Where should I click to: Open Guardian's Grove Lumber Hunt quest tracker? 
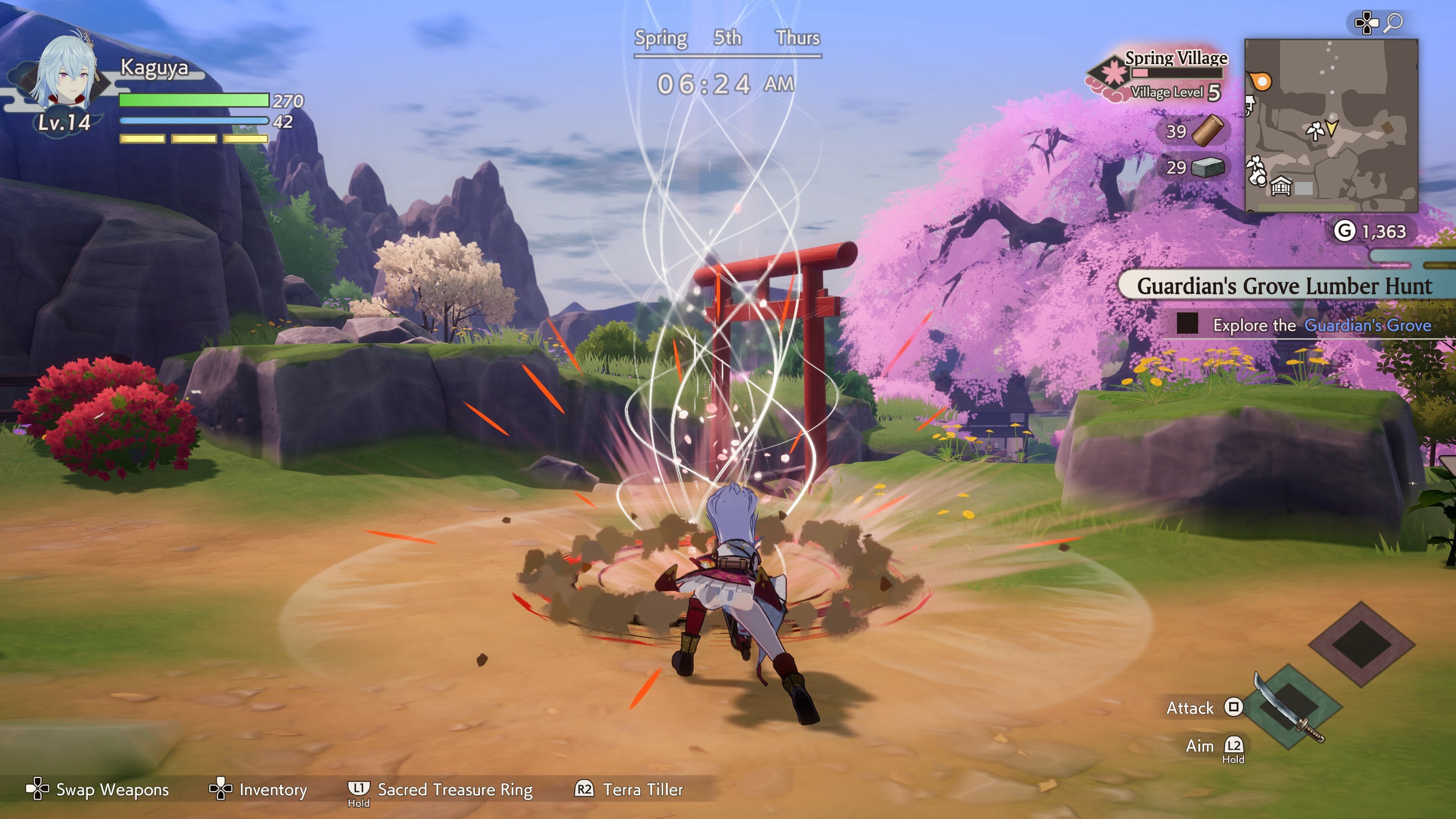[1283, 286]
